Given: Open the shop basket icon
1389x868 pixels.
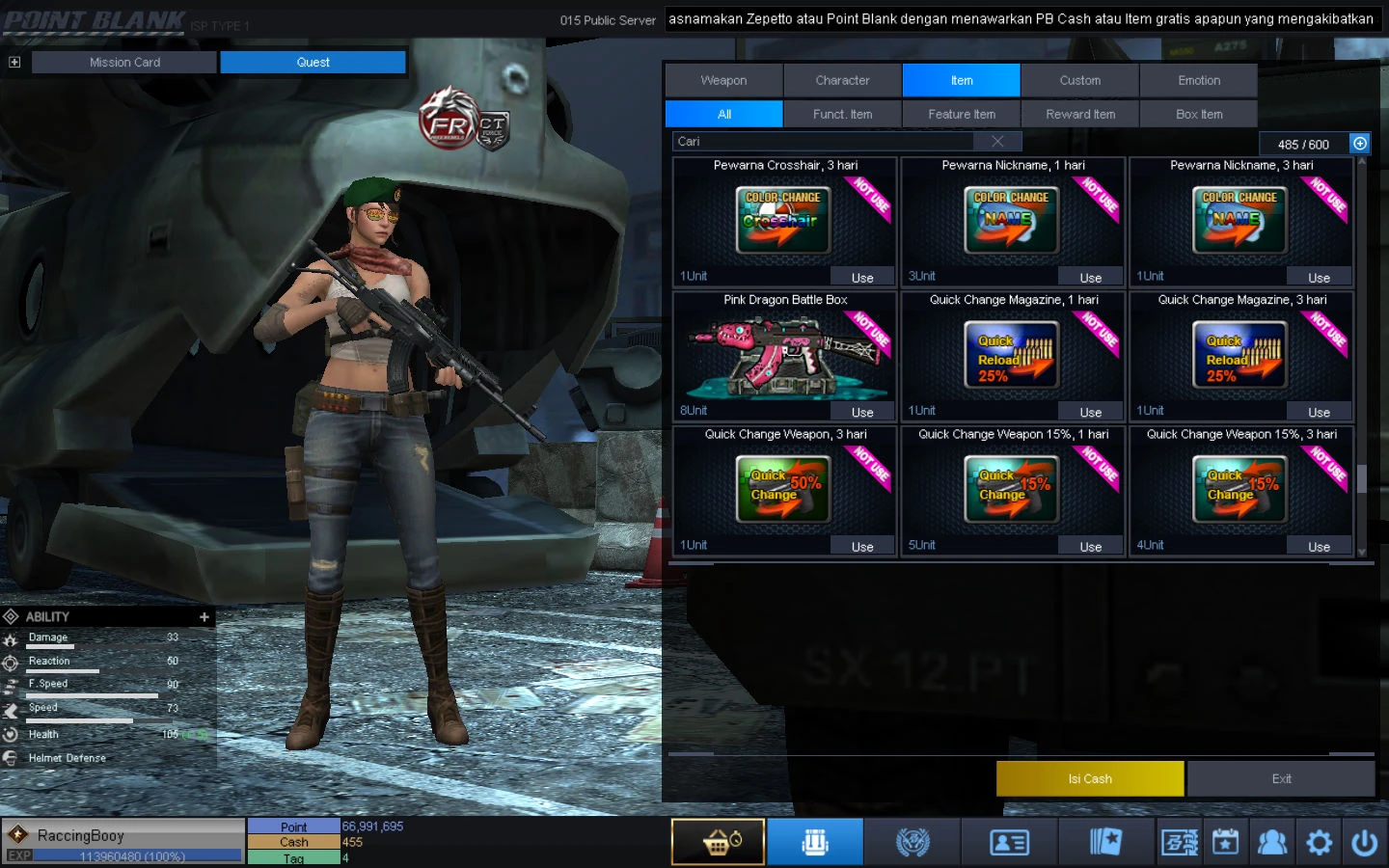Looking at the screenshot, I should pos(719,842).
